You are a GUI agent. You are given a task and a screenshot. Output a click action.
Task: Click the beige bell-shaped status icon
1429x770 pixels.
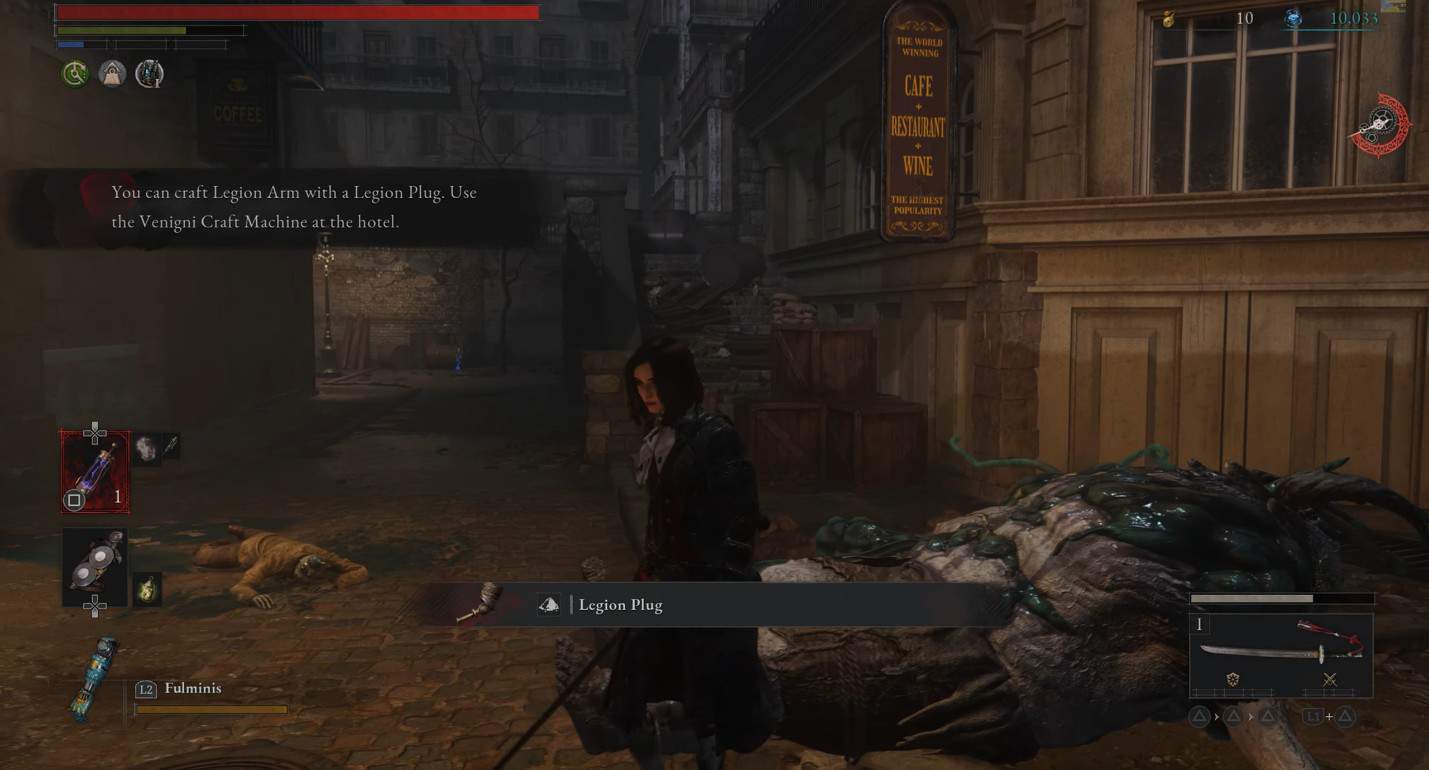pos(112,73)
